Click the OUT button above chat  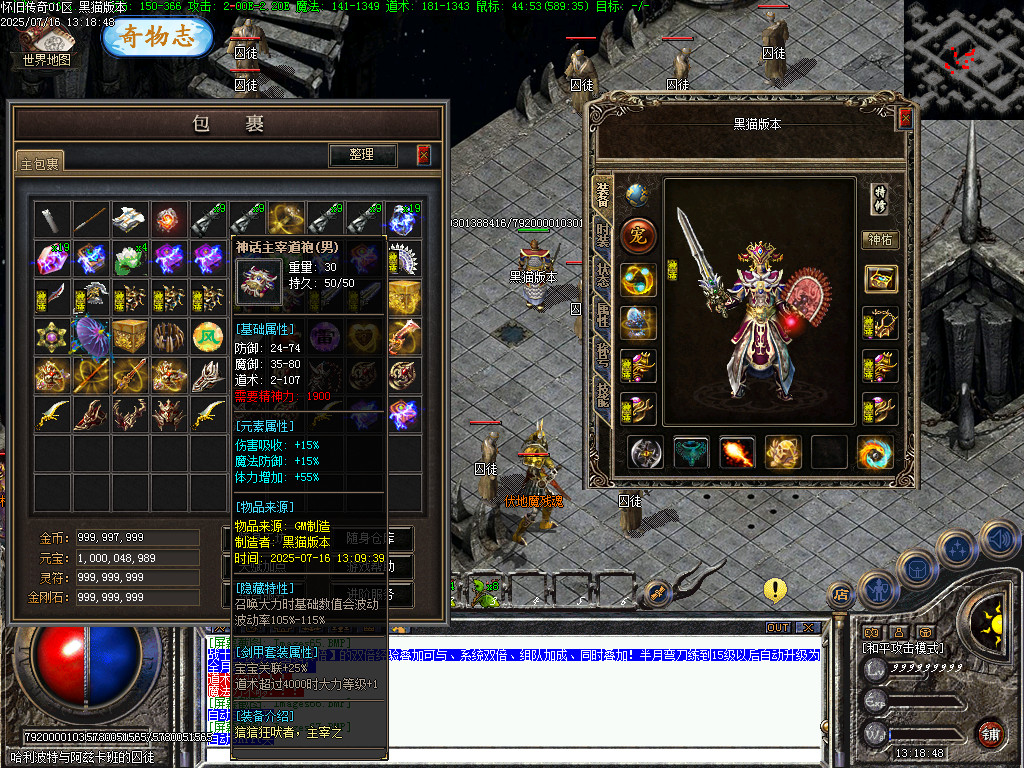(x=778, y=628)
